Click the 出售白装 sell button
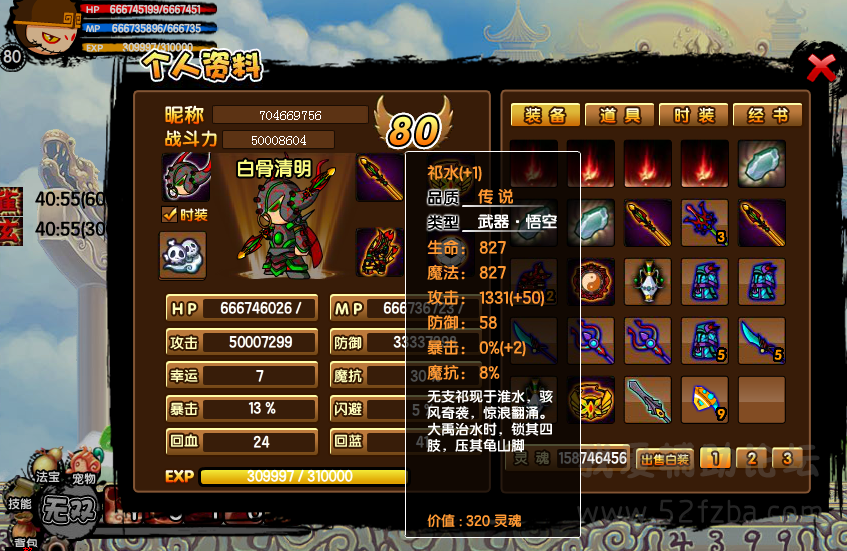This screenshot has width=847, height=551. click(664, 459)
